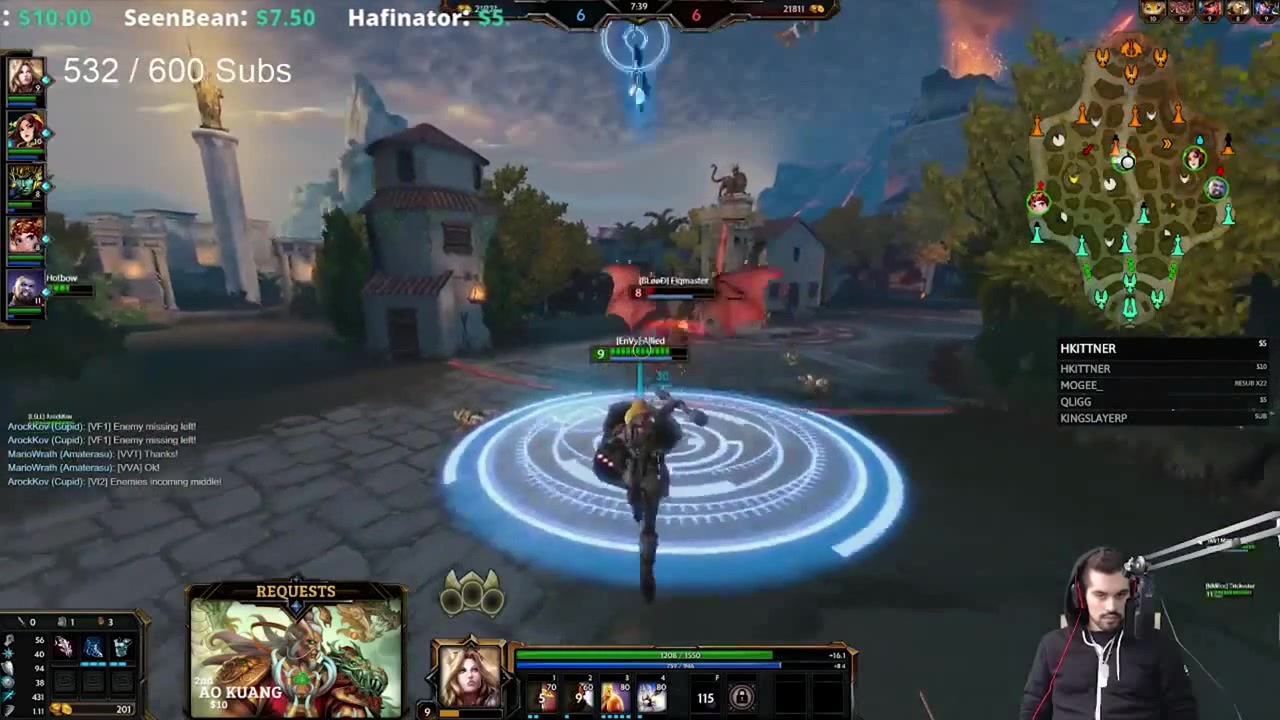This screenshot has width=1280, height=720.
Task: Select ability 1 in the hotbar
Action: pos(542,697)
